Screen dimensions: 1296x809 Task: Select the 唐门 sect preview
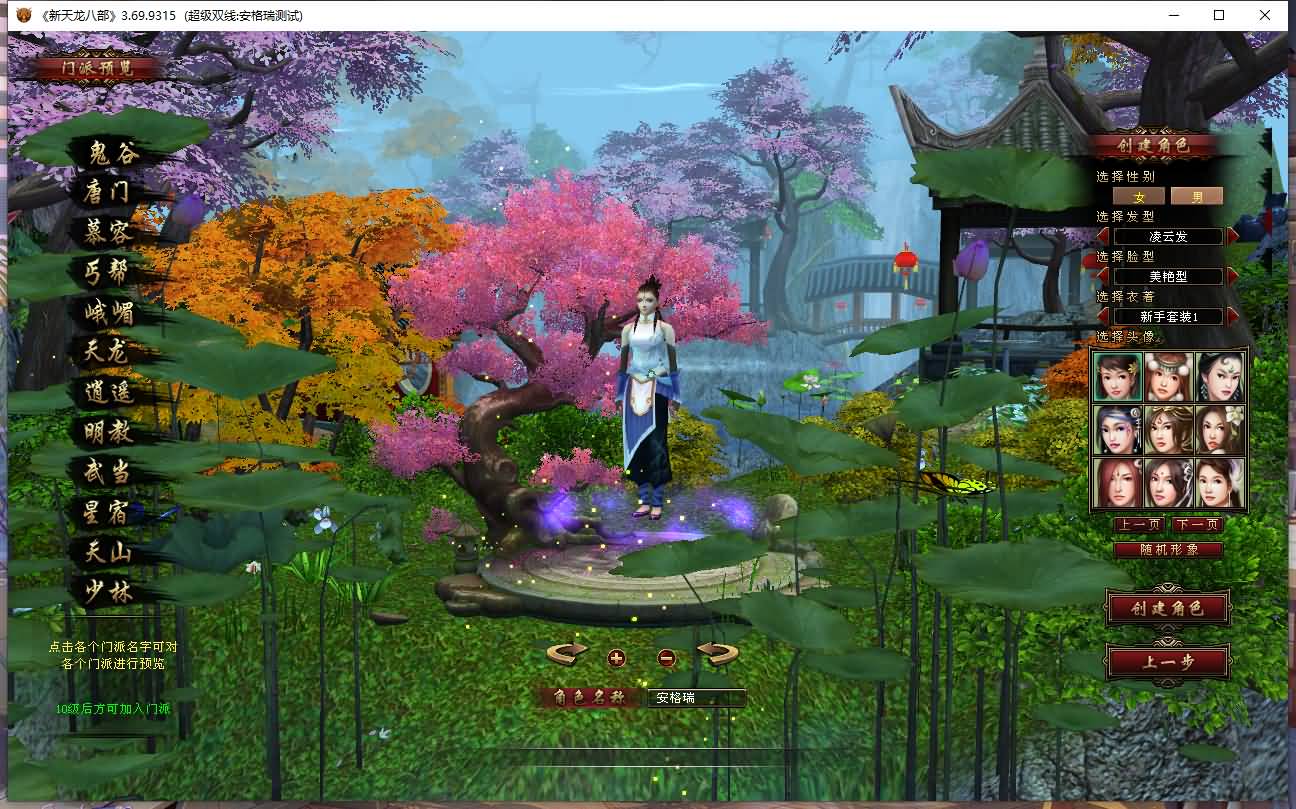click(108, 192)
